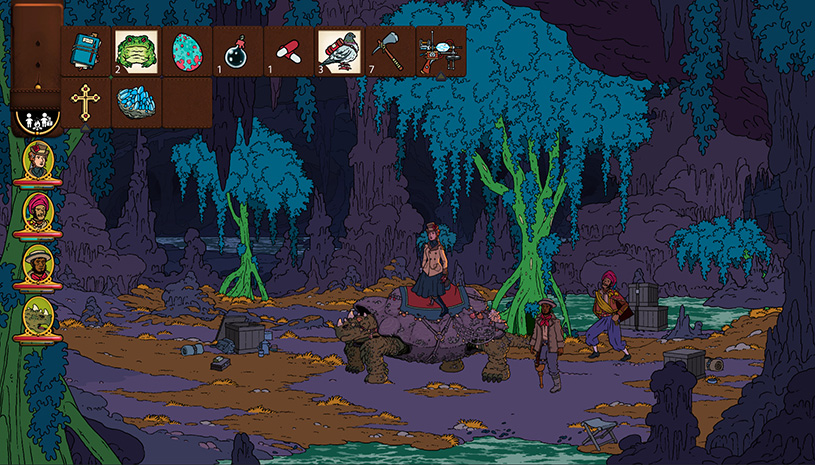Select the blue crystal ore
This screenshot has height=465, width=815.
(137, 101)
